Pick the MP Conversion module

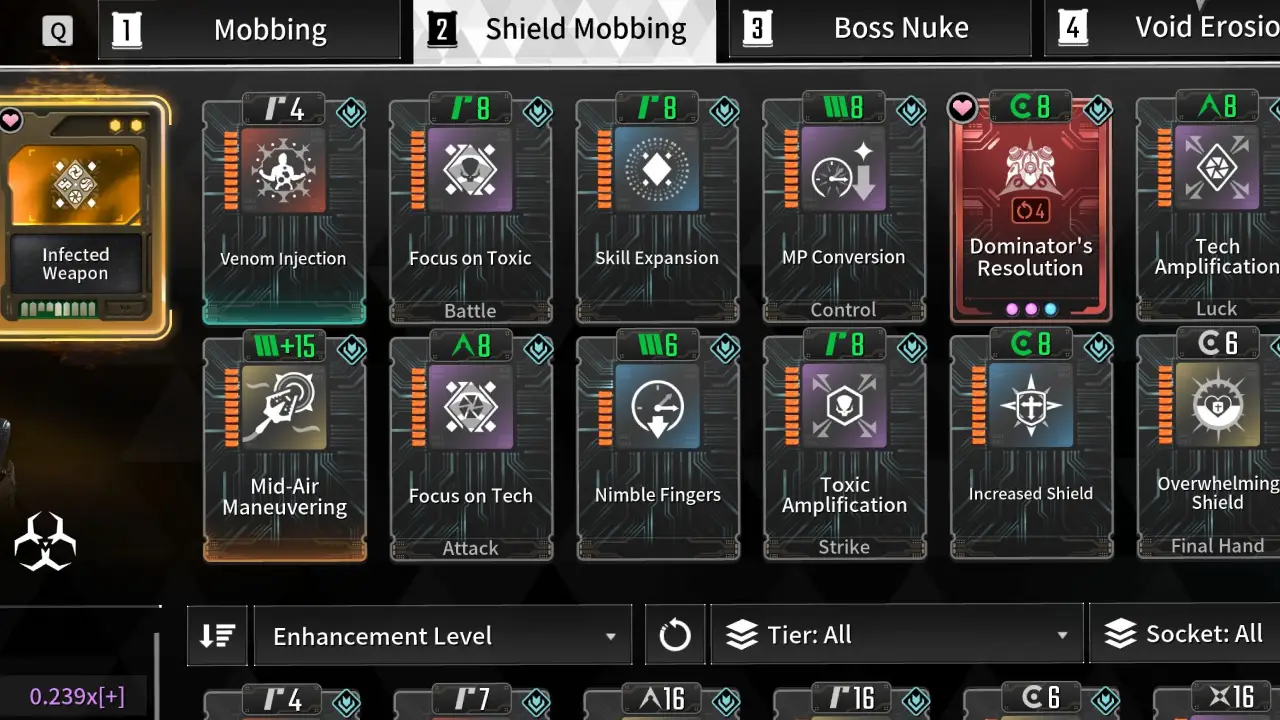pyautogui.click(x=844, y=212)
